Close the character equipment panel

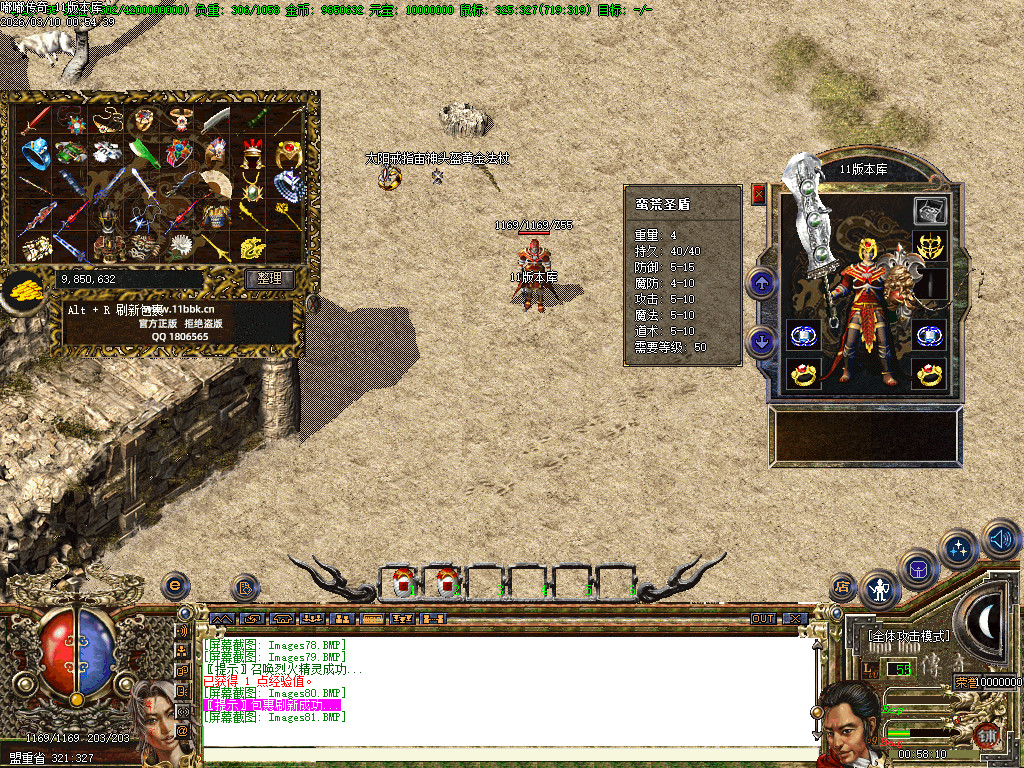pyautogui.click(x=758, y=194)
